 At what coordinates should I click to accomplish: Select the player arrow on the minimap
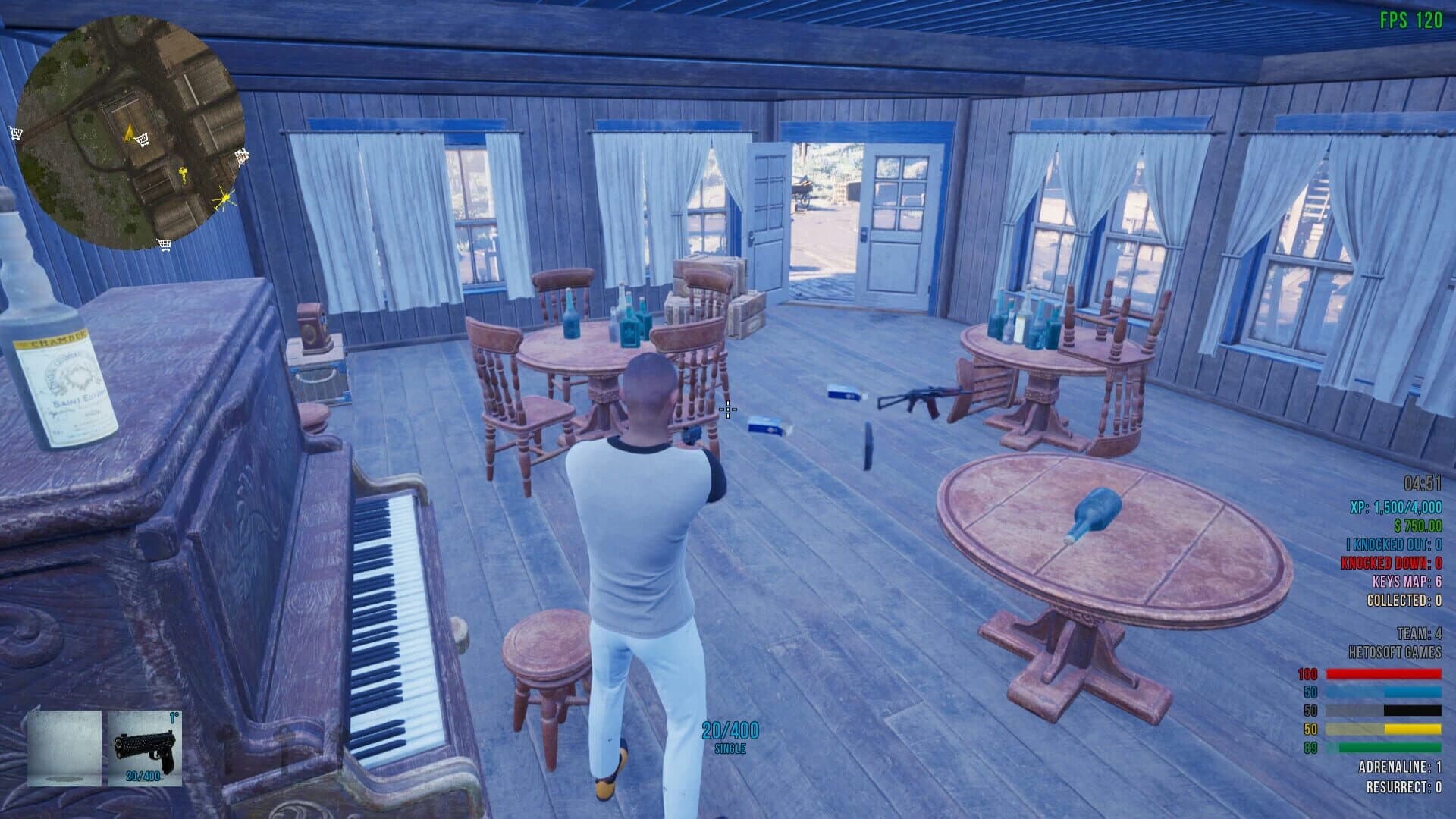click(129, 133)
